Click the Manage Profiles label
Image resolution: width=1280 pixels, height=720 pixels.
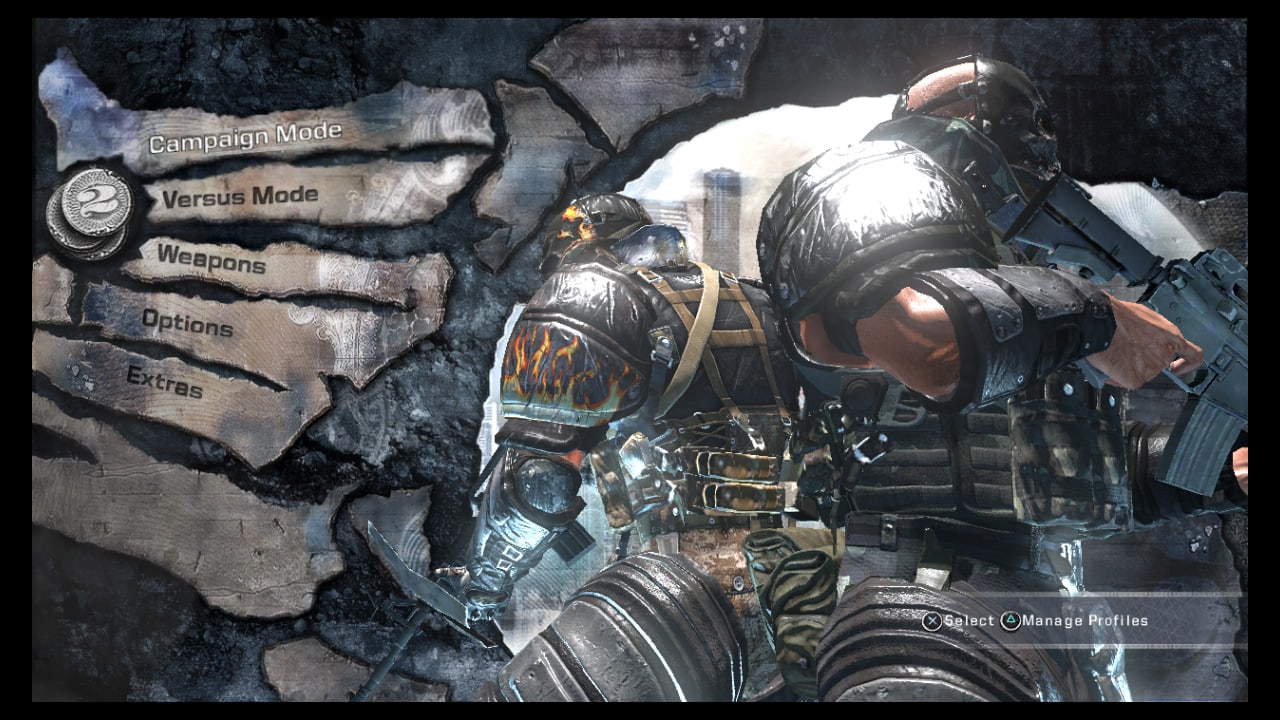1087,619
